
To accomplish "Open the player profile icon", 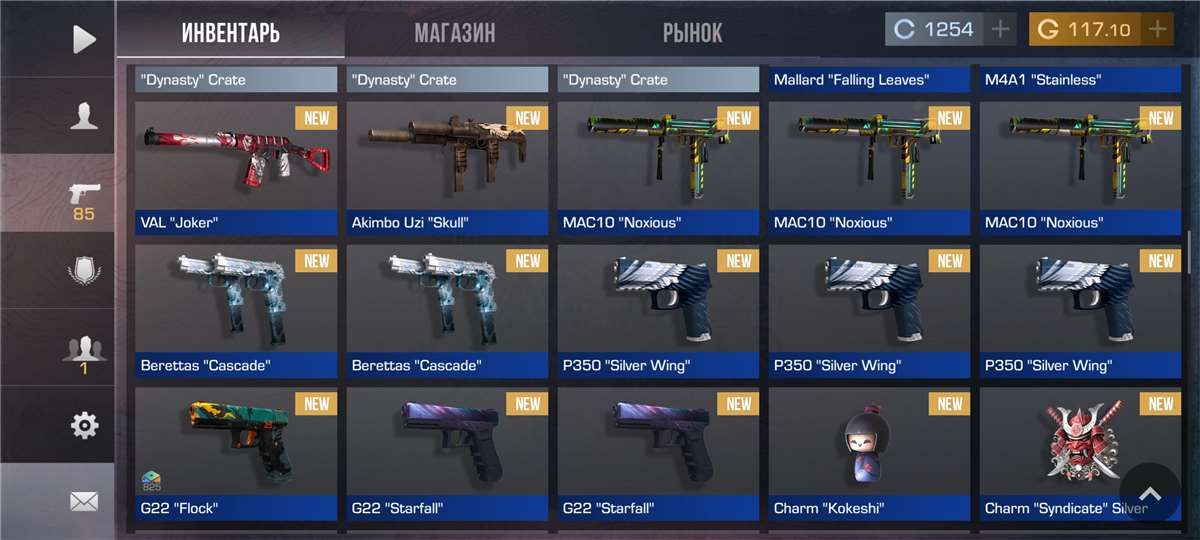I will pos(84,116).
